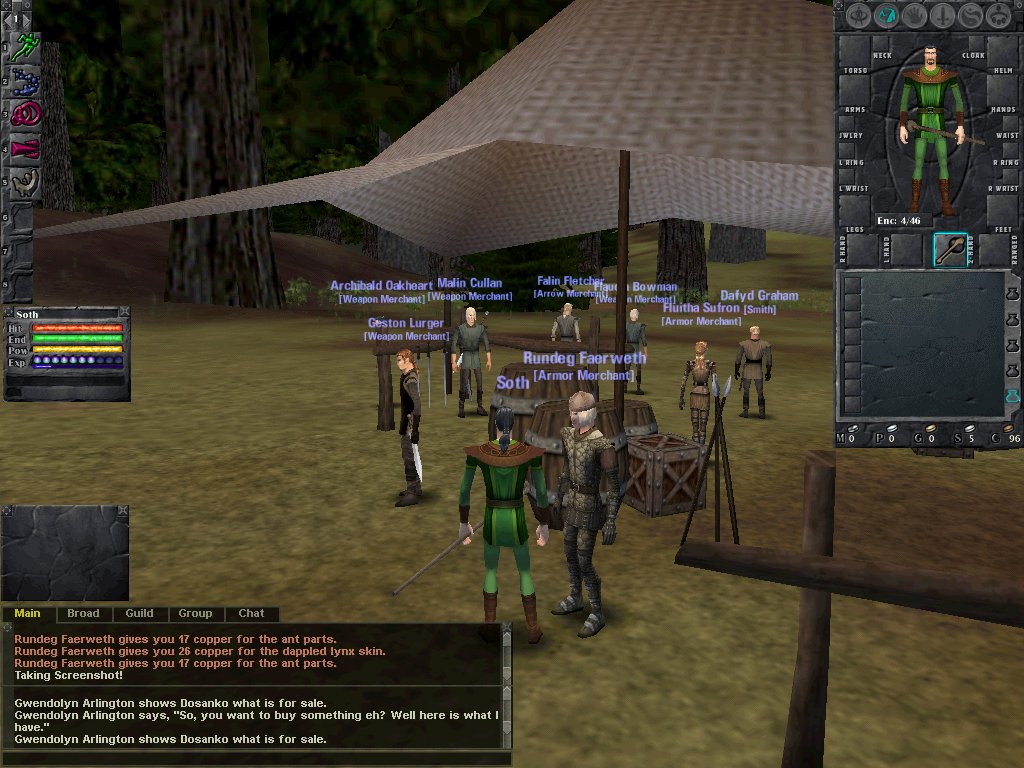
Task: Close the empty stone panel above chat
Action: (123, 511)
